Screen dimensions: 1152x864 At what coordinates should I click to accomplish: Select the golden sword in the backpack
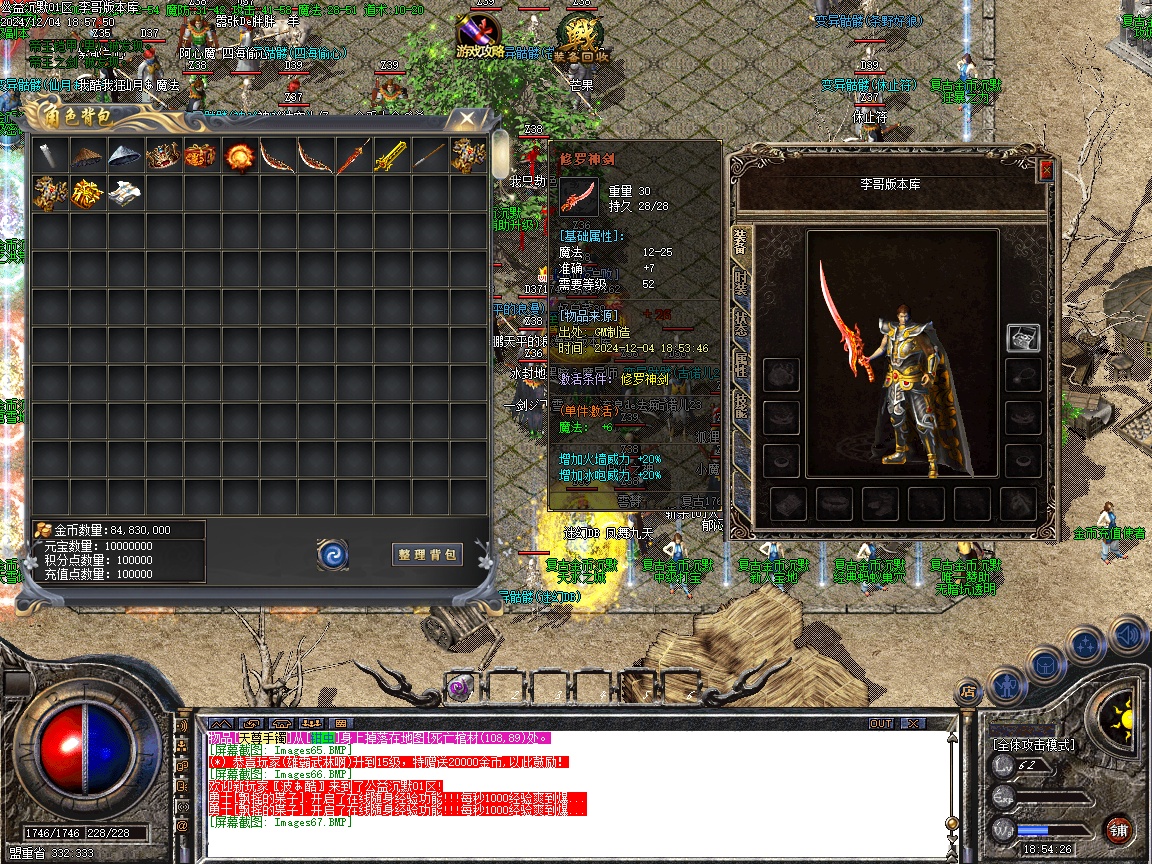click(x=390, y=157)
